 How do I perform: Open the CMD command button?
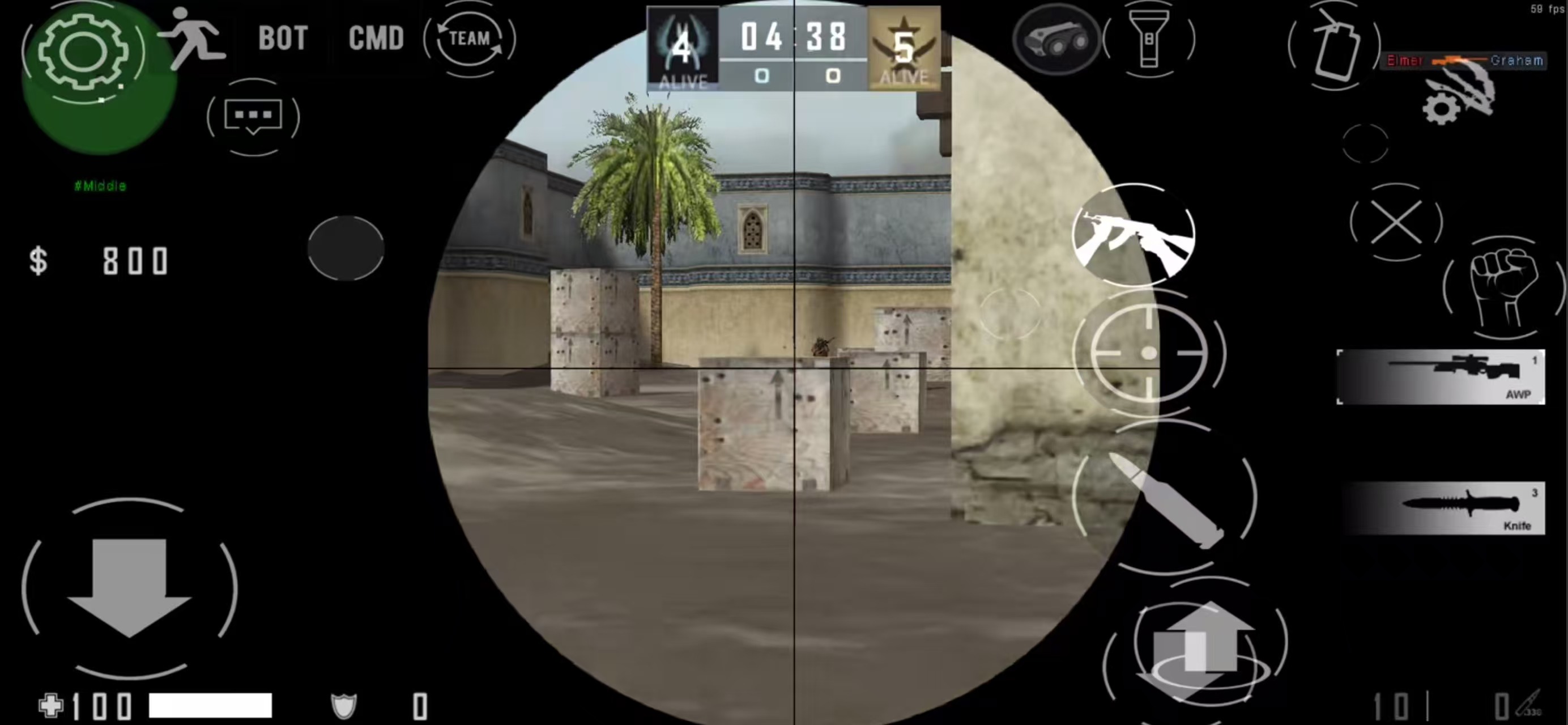[x=376, y=39]
